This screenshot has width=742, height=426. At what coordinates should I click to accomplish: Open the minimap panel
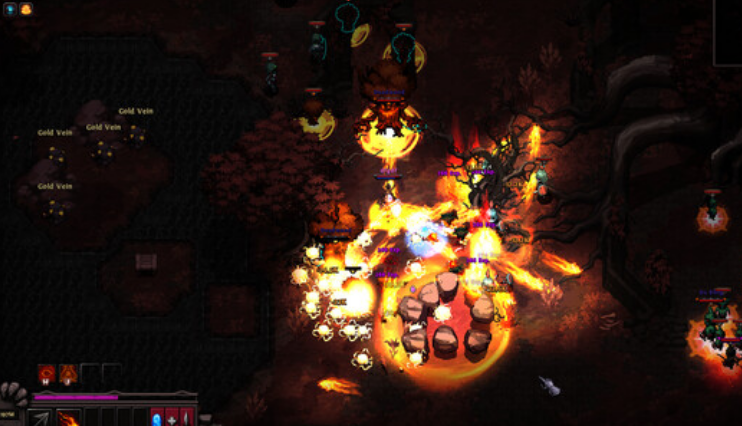(728, 32)
